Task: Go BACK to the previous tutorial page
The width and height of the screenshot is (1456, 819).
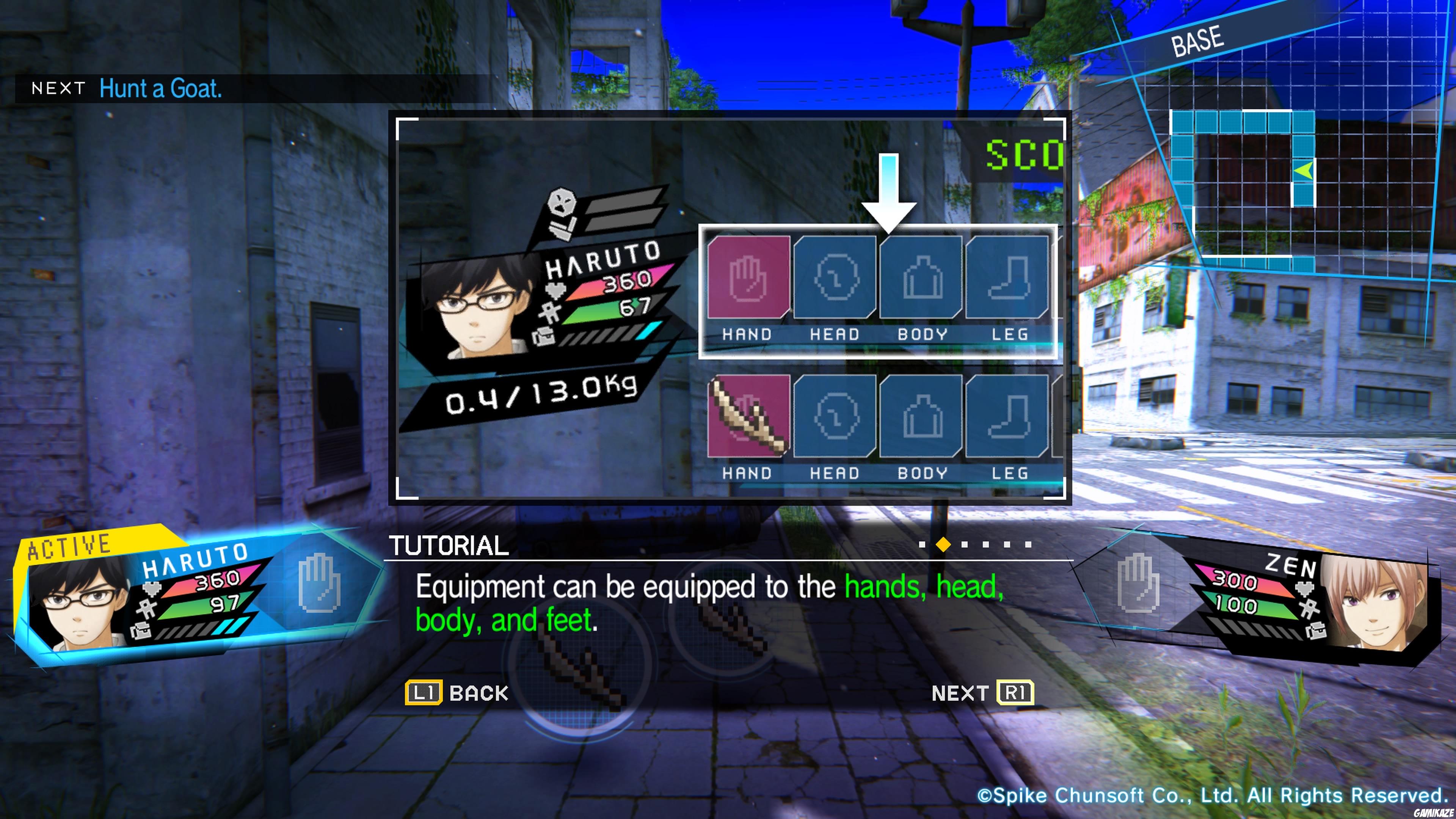Action: click(x=457, y=692)
